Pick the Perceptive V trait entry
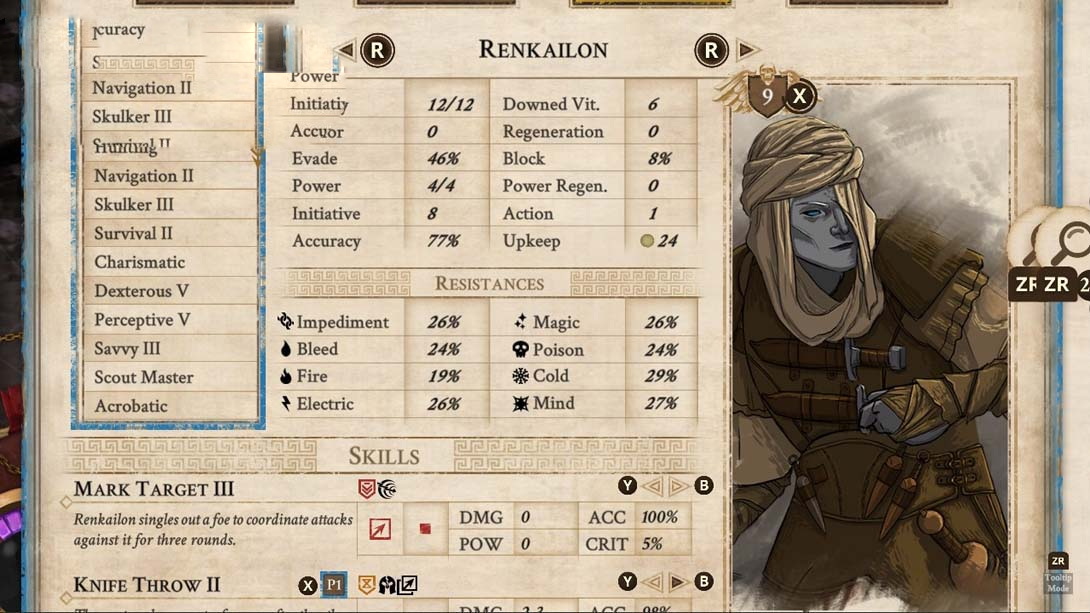Image resolution: width=1090 pixels, height=613 pixels. [142, 320]
